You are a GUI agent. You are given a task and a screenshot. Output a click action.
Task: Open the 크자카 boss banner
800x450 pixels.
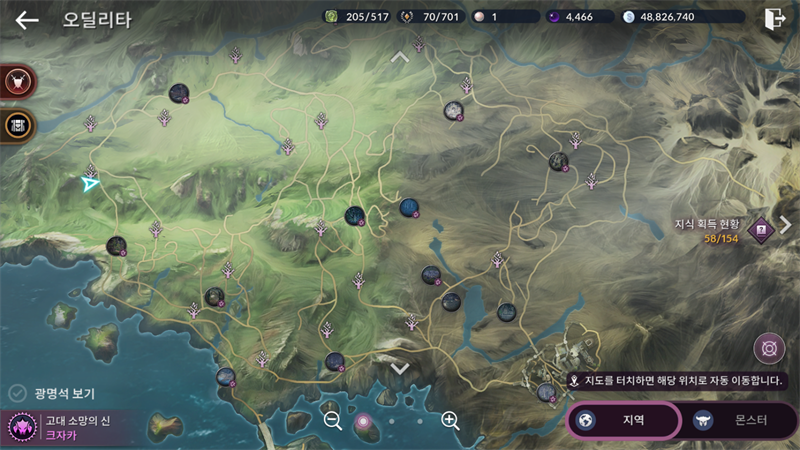pyautogui.click(x=60, y=428)
